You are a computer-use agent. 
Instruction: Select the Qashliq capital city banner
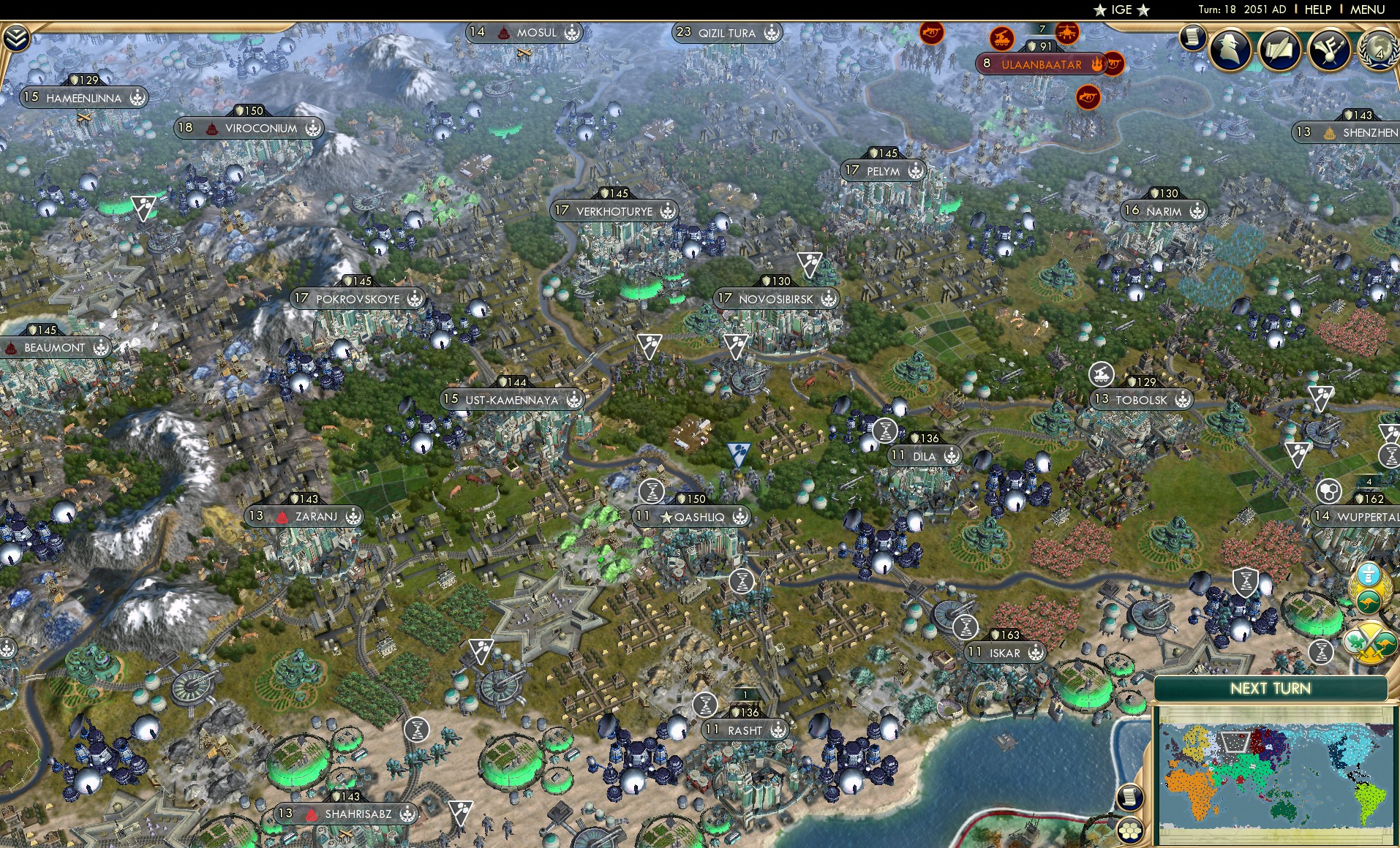pos(693,515)
